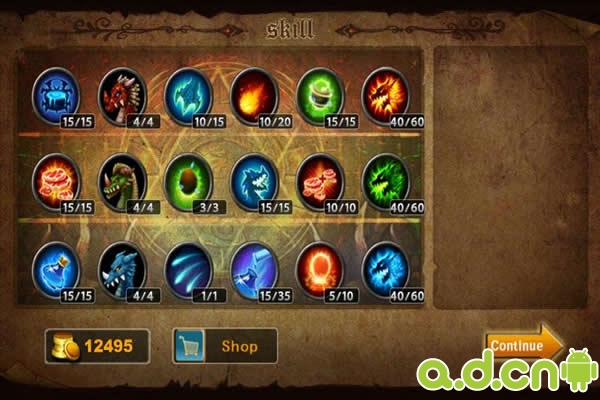Select the green beast face skill
The width and height of the screenshot is (600, 400).
click(x=385, y=180)
